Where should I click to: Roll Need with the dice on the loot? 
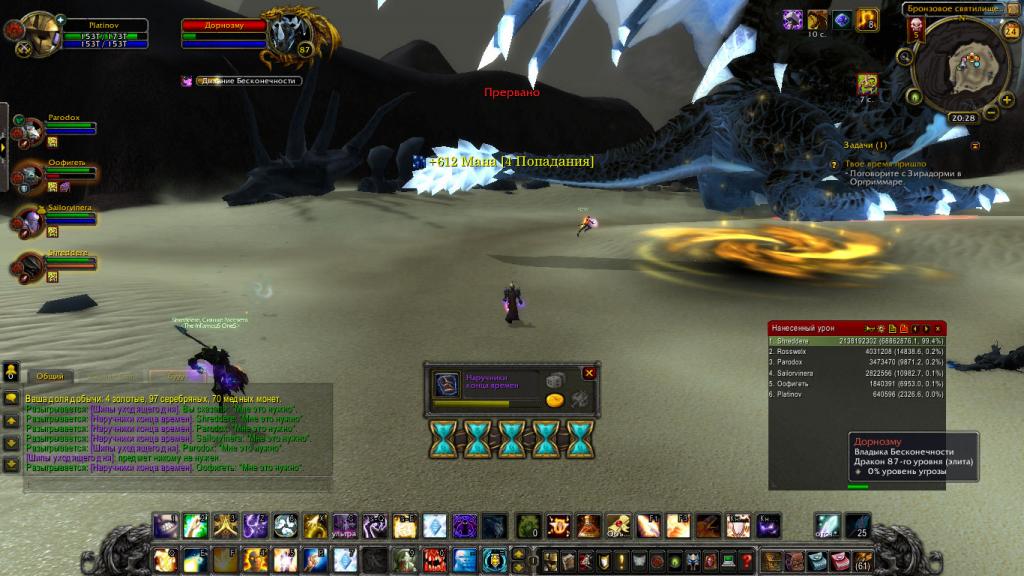tap(555, 380)
